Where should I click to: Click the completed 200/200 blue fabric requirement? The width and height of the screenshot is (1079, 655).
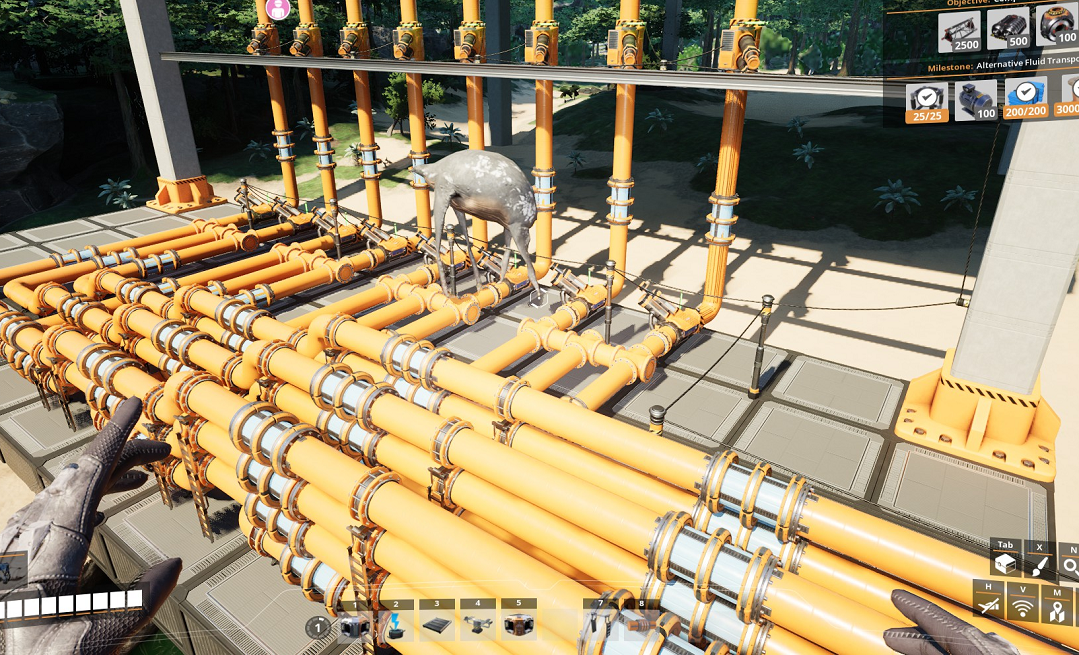[1025, 100]
